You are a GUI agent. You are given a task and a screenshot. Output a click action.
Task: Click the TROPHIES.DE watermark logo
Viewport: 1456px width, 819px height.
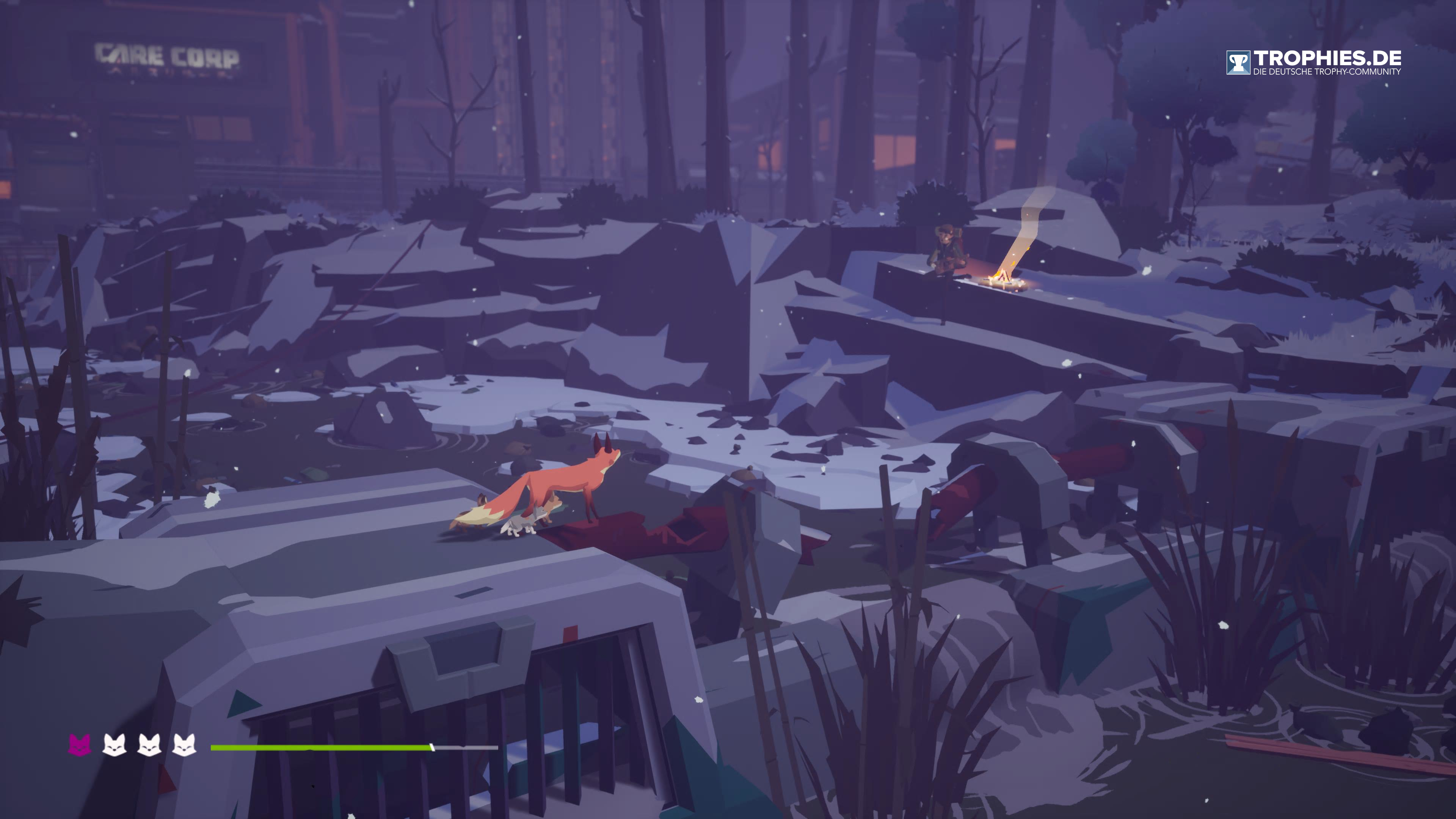click(x=1313, y=62)
